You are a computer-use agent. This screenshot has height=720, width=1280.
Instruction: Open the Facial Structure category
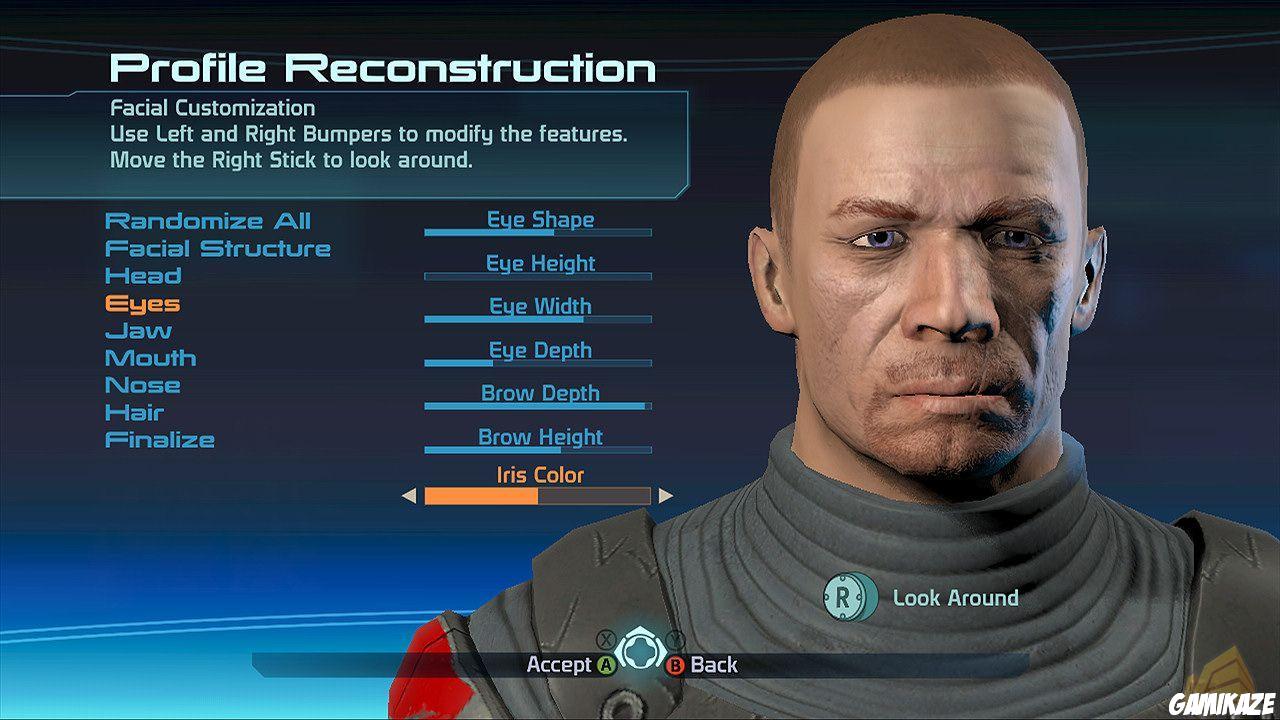(x=218, y=248)
